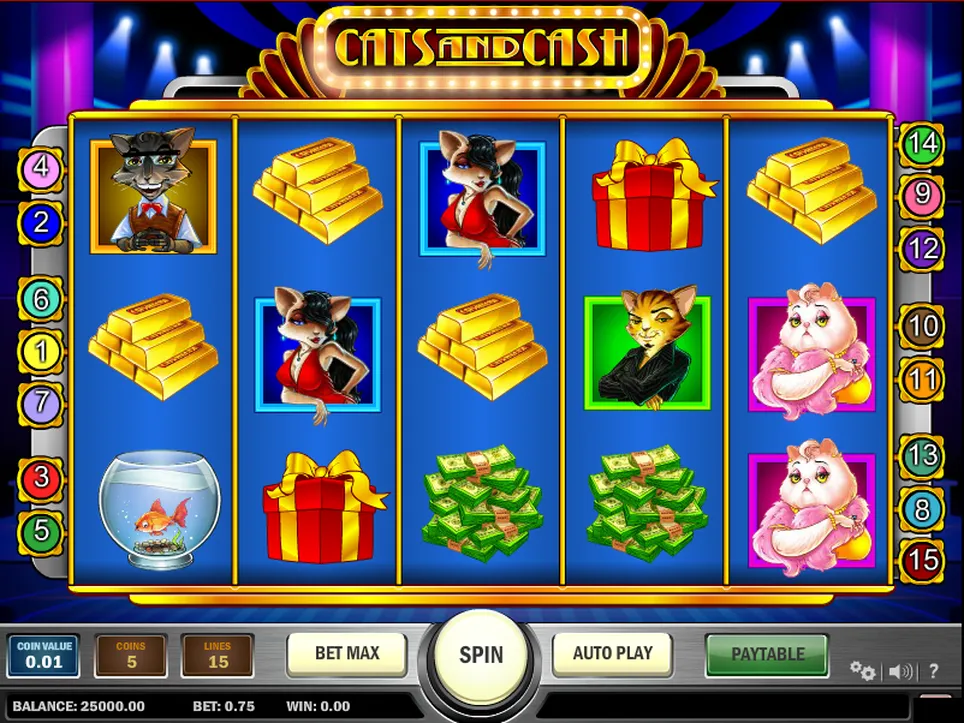Open help with the question mark icon
Screen dimensions: 964x723
pos(934,671)
